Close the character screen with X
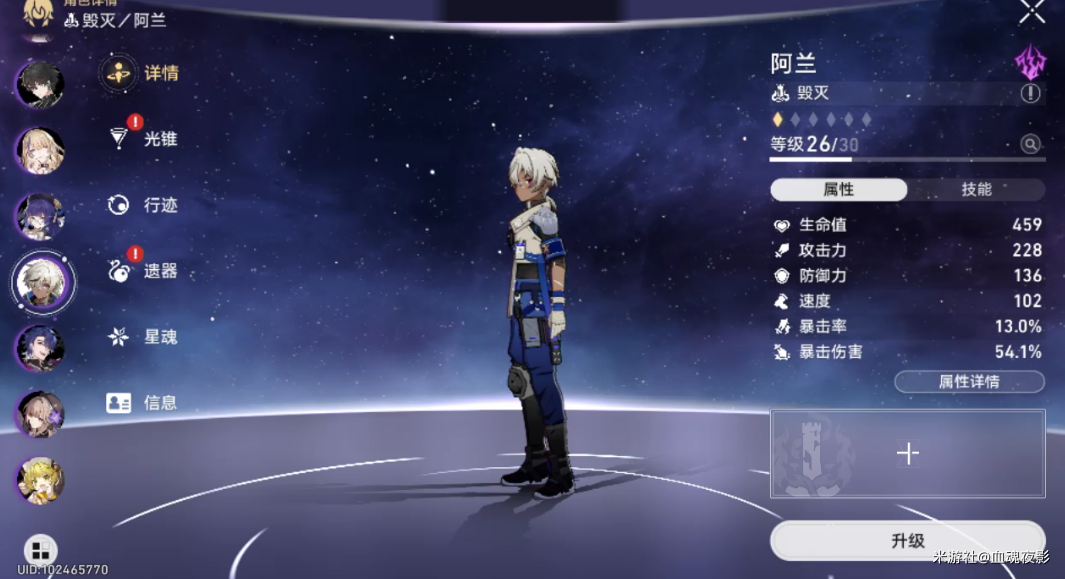This screenshot has width=1065, height=579. click(1032, 12)
